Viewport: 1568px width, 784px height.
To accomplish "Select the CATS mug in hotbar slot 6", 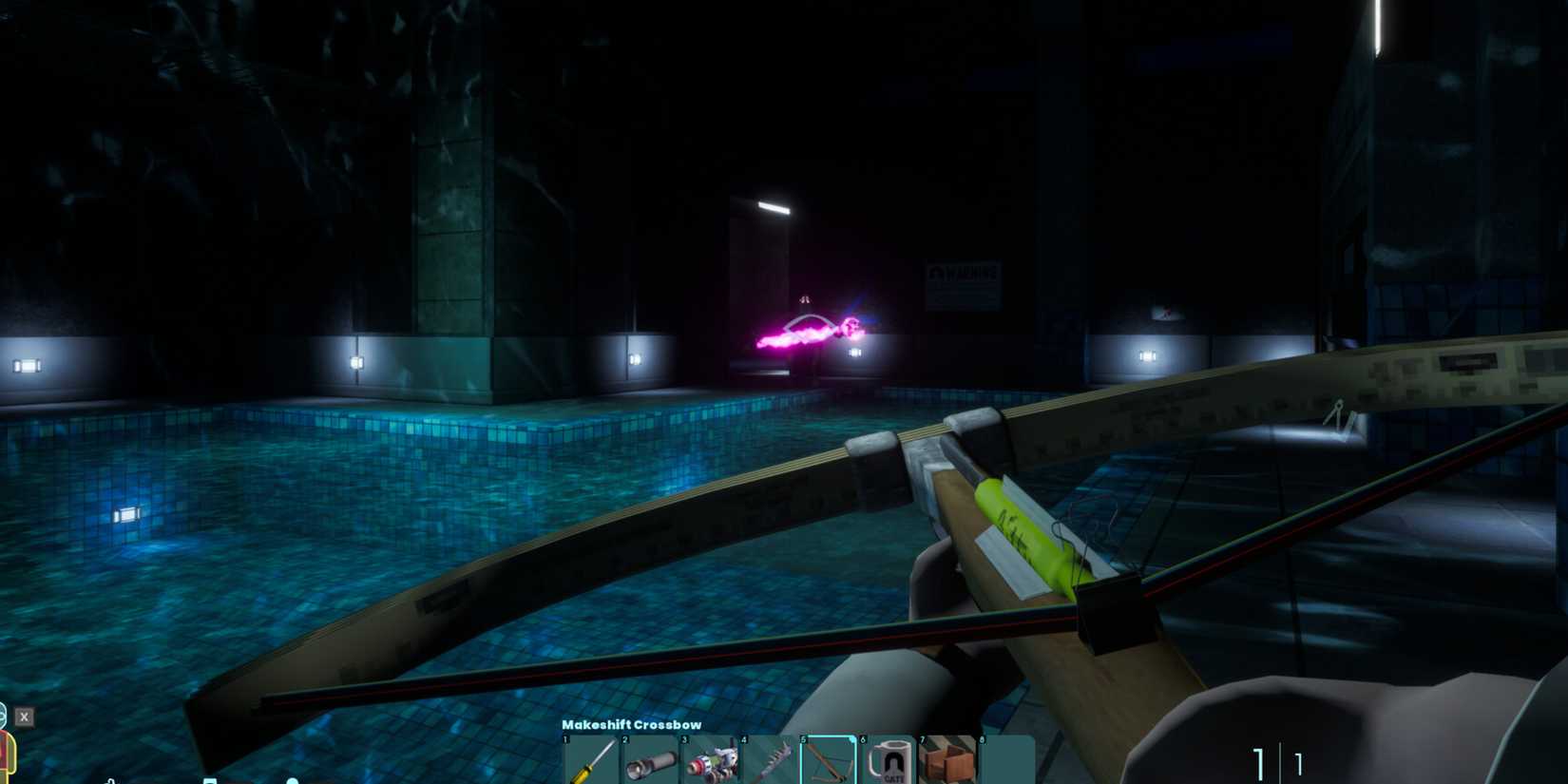I will coord(889,760).
